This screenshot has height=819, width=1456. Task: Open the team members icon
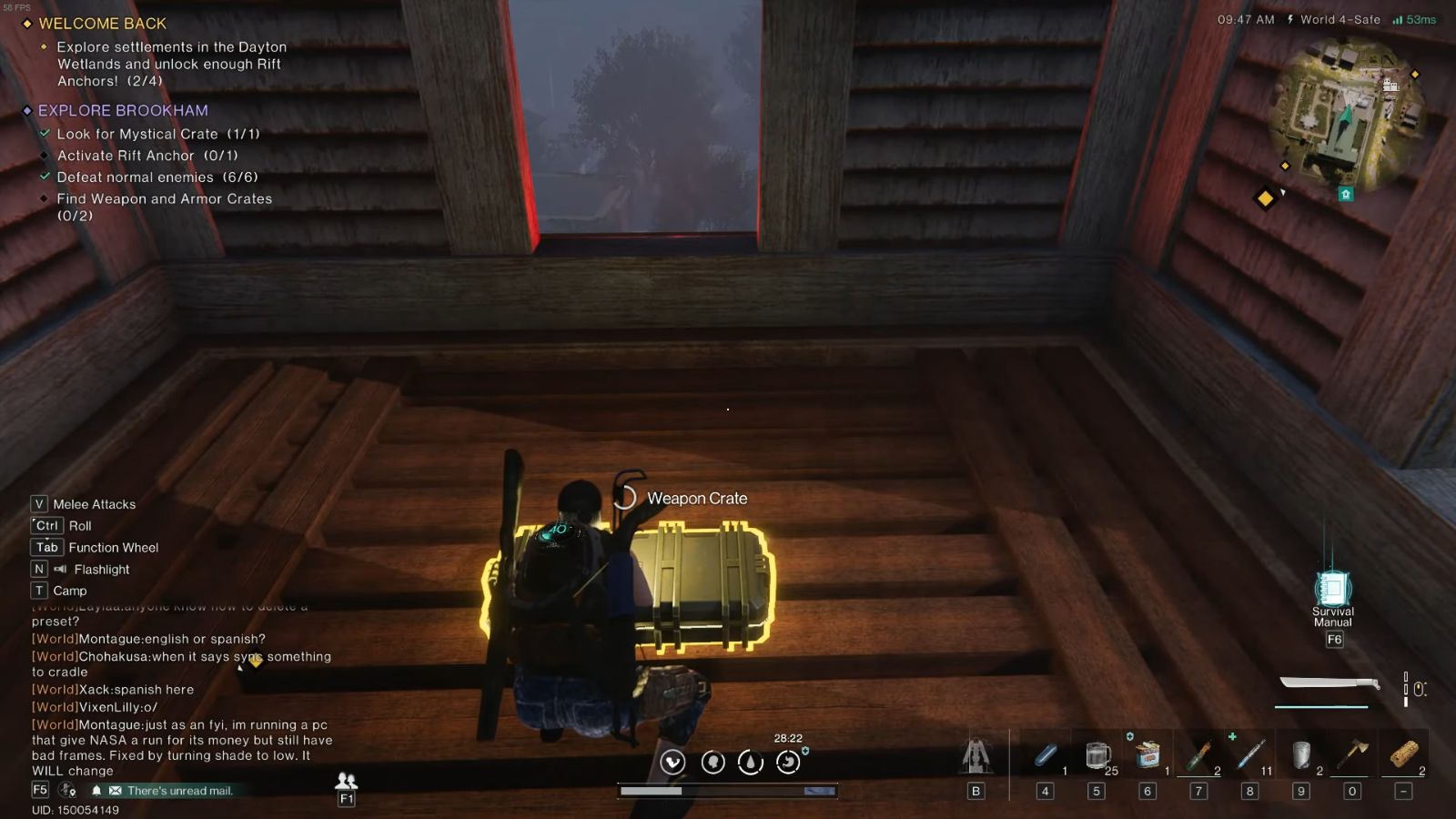coord(346,781)
